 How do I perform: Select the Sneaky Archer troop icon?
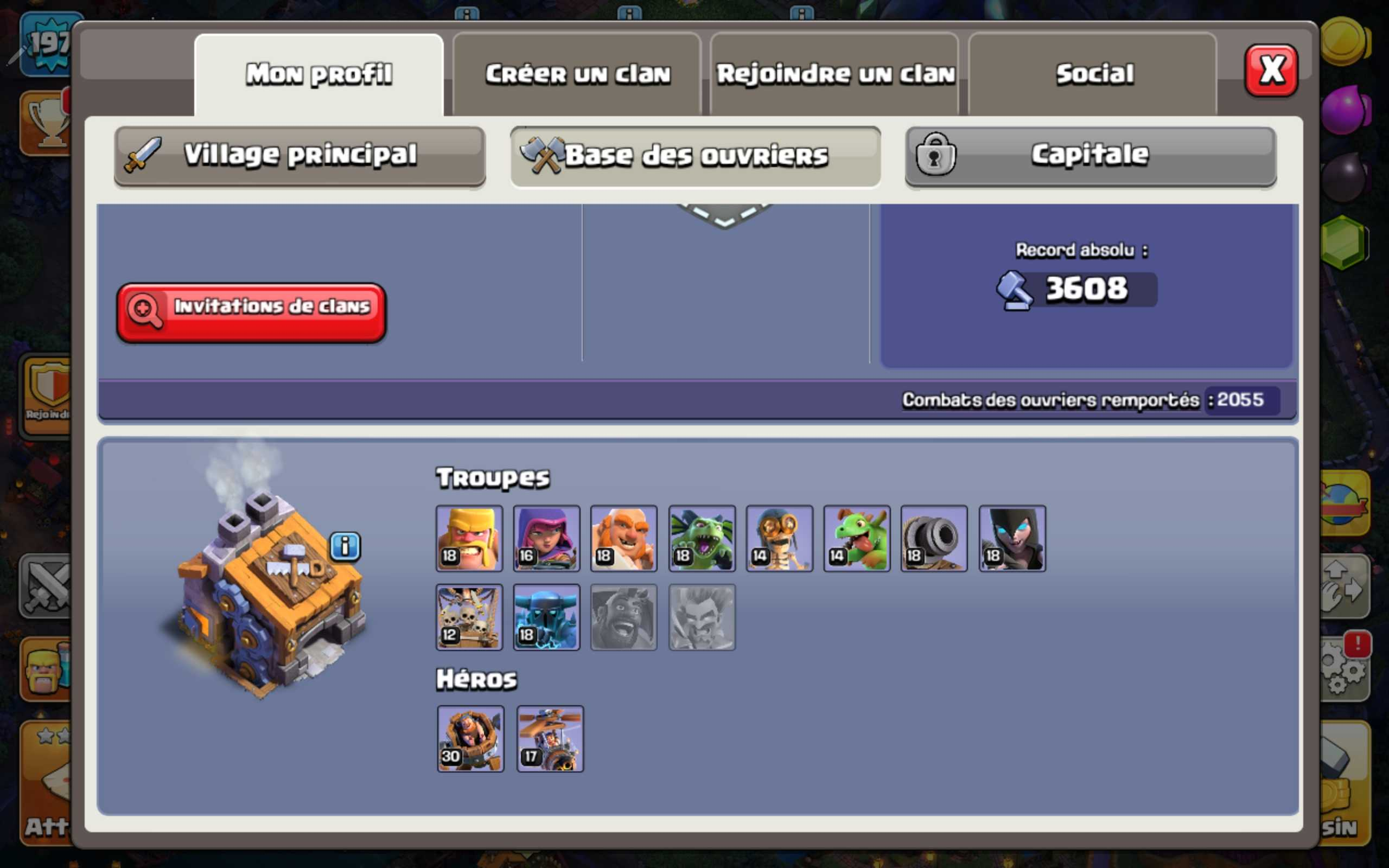point(547,539)
